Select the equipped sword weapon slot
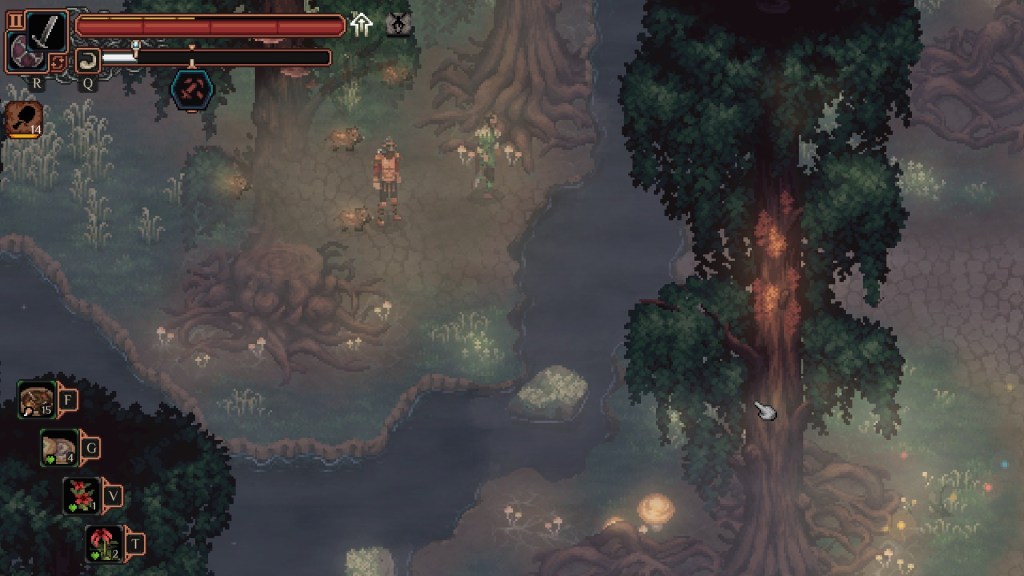The width and height of the screenshot is (1024, 576). (x=46, y=30)
